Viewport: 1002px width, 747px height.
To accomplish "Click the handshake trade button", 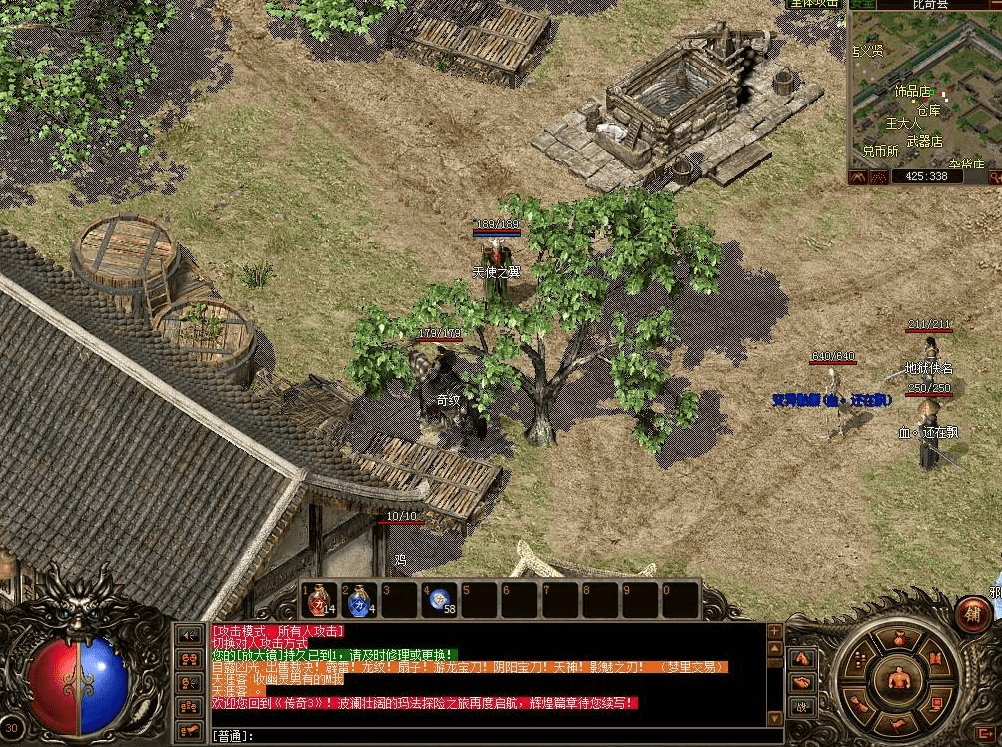I will (x=800, y=683).
